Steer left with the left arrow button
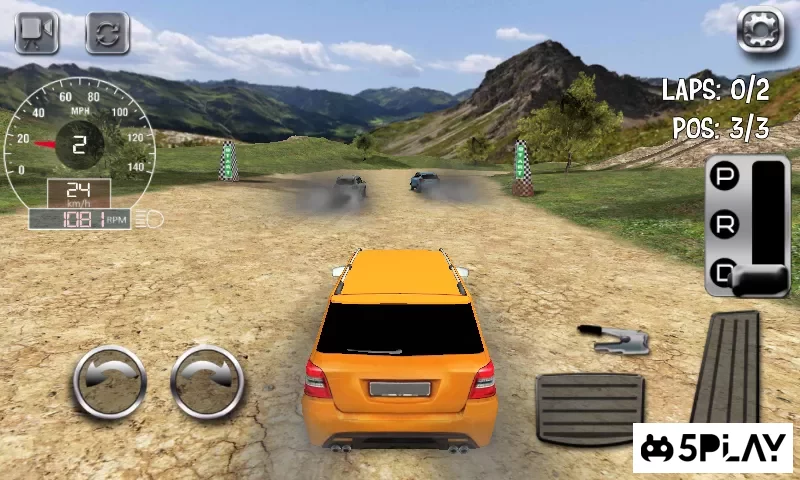 (109, 381)
